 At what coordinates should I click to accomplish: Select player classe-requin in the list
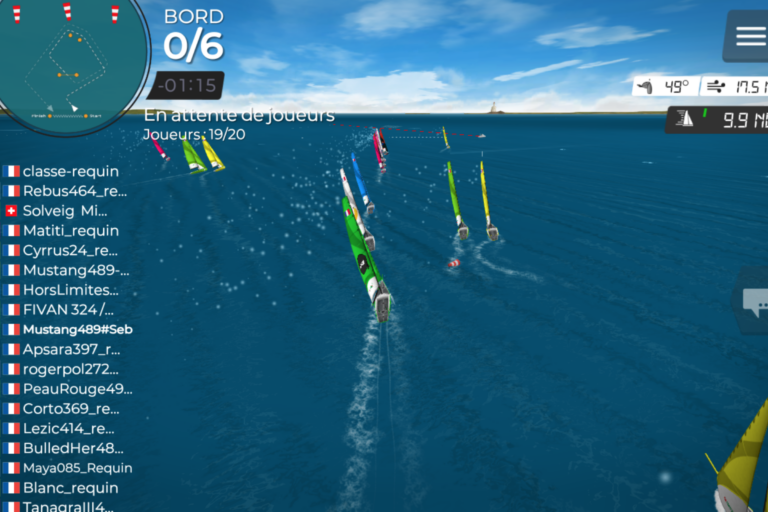(x=70, y=171)
